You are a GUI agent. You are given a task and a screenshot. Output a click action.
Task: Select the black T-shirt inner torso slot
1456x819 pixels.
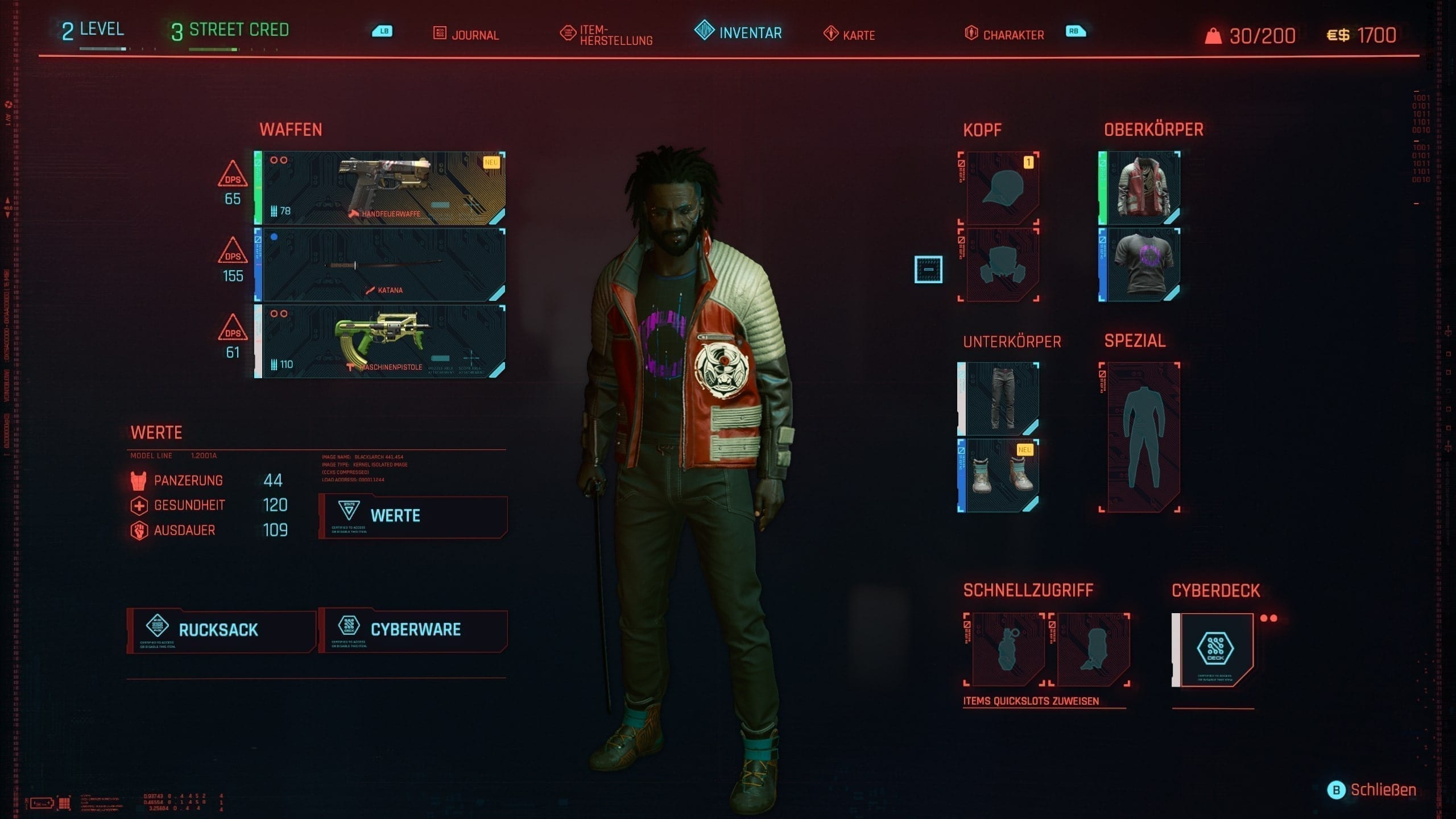[x=1141, y=265]
